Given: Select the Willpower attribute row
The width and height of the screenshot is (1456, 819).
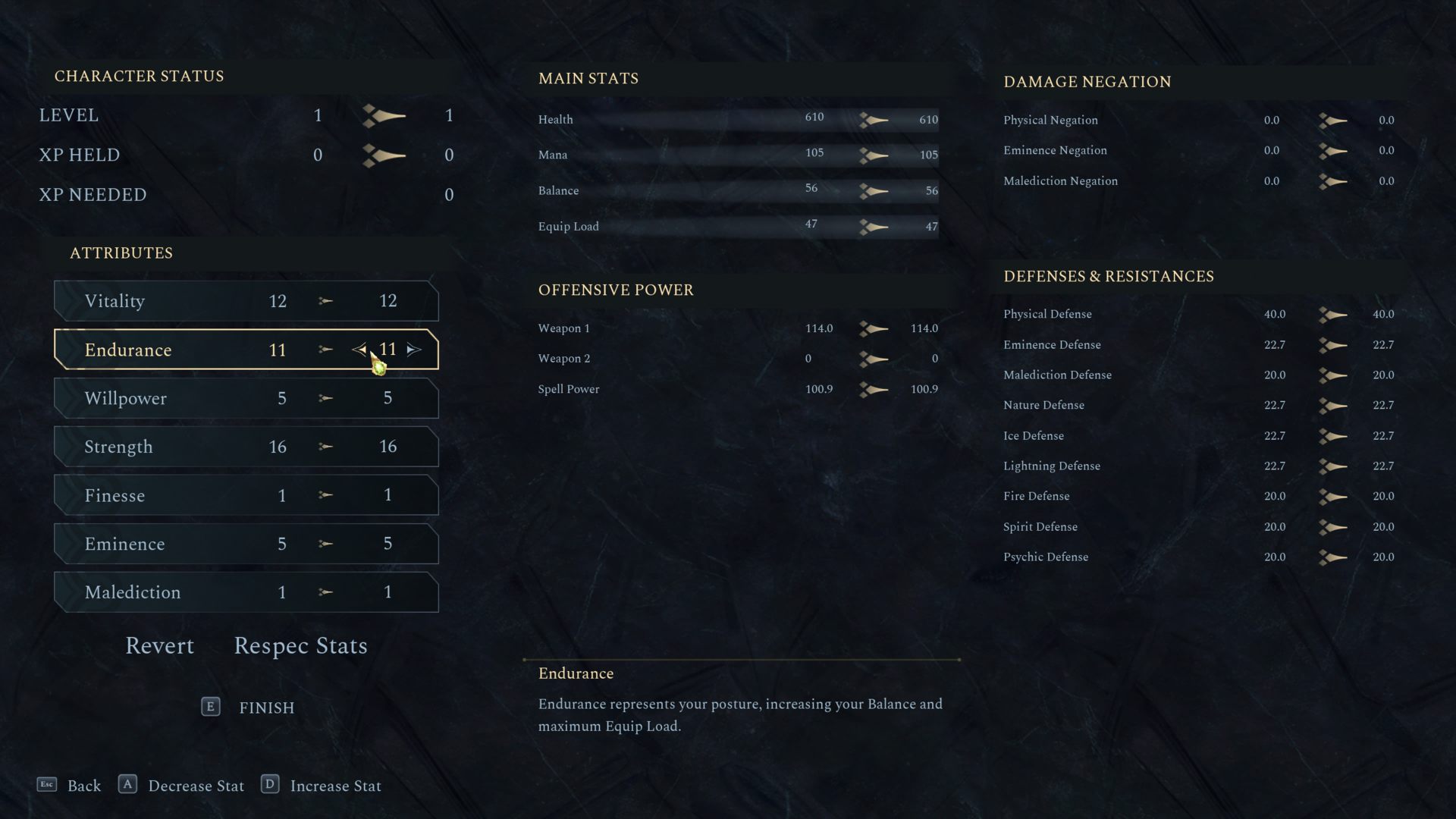Looking at the screenshot, I should (246, 398).
